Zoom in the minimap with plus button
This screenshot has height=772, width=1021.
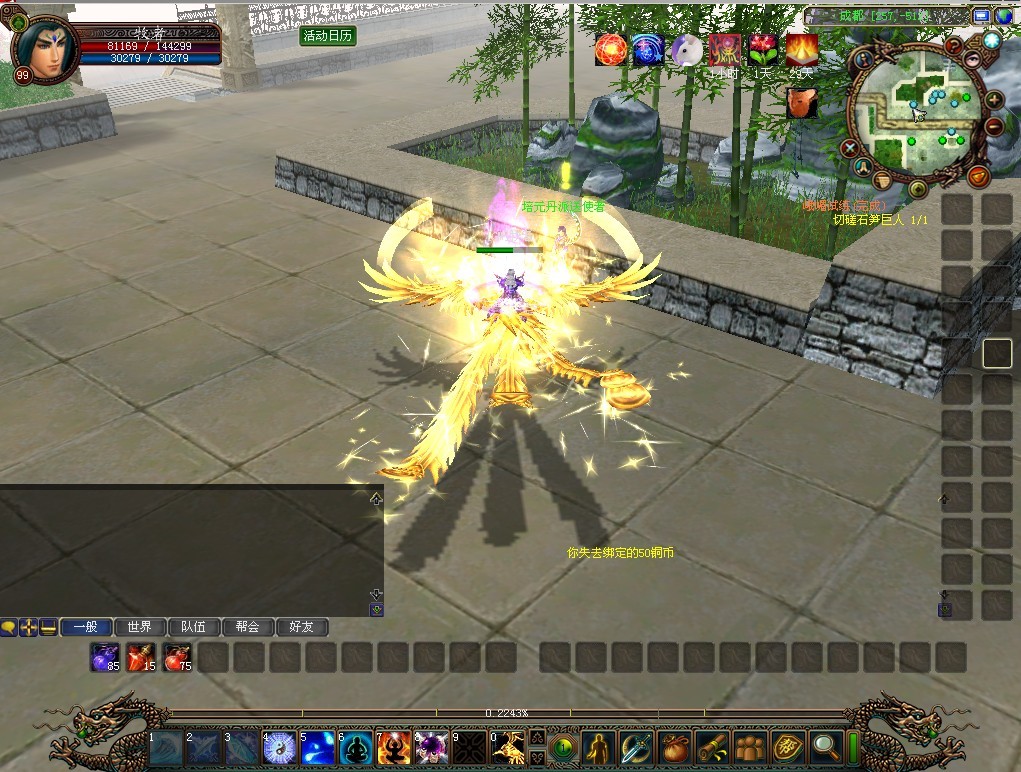coord(994,99)
